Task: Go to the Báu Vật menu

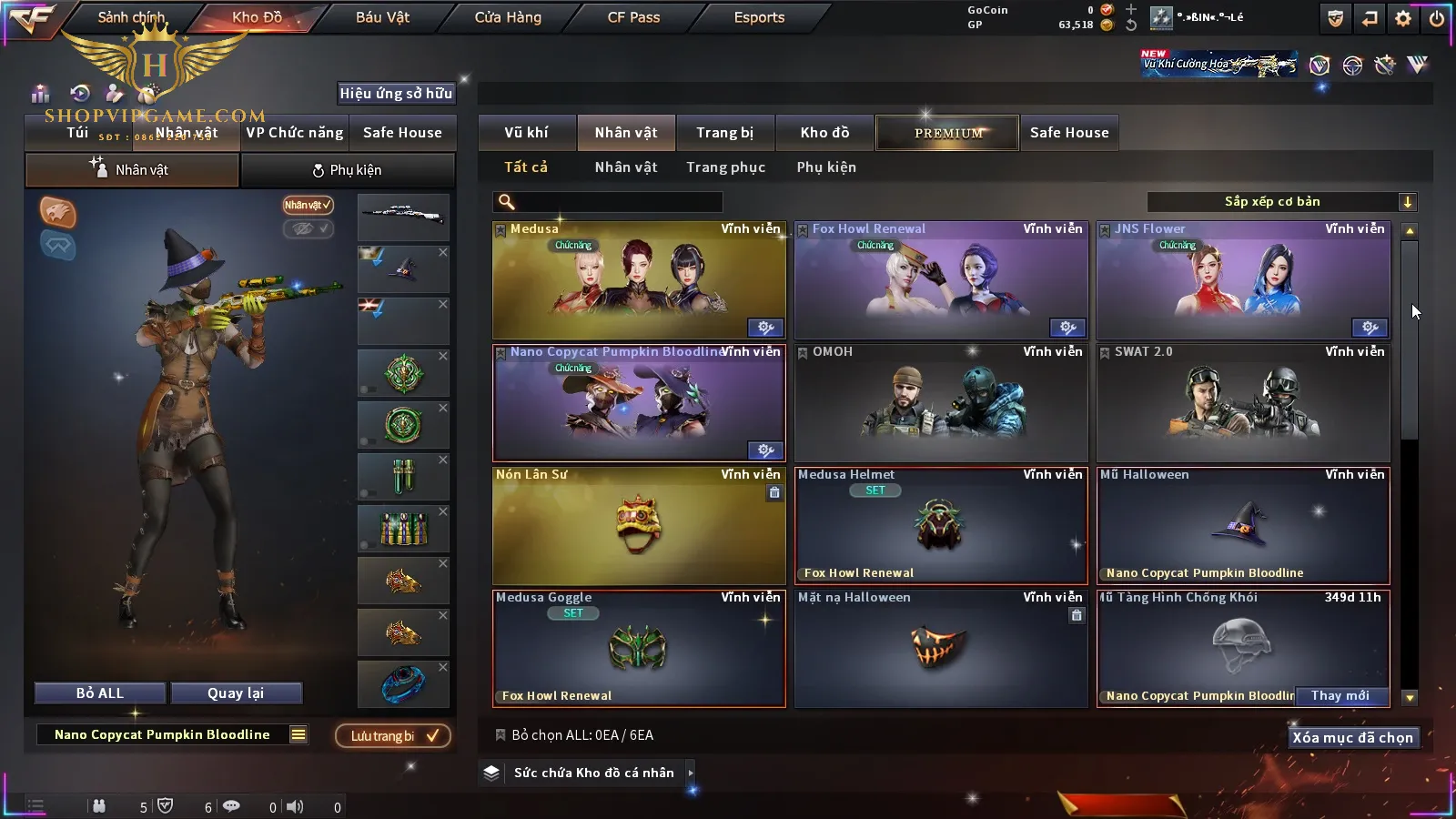Action: point(382,17)
